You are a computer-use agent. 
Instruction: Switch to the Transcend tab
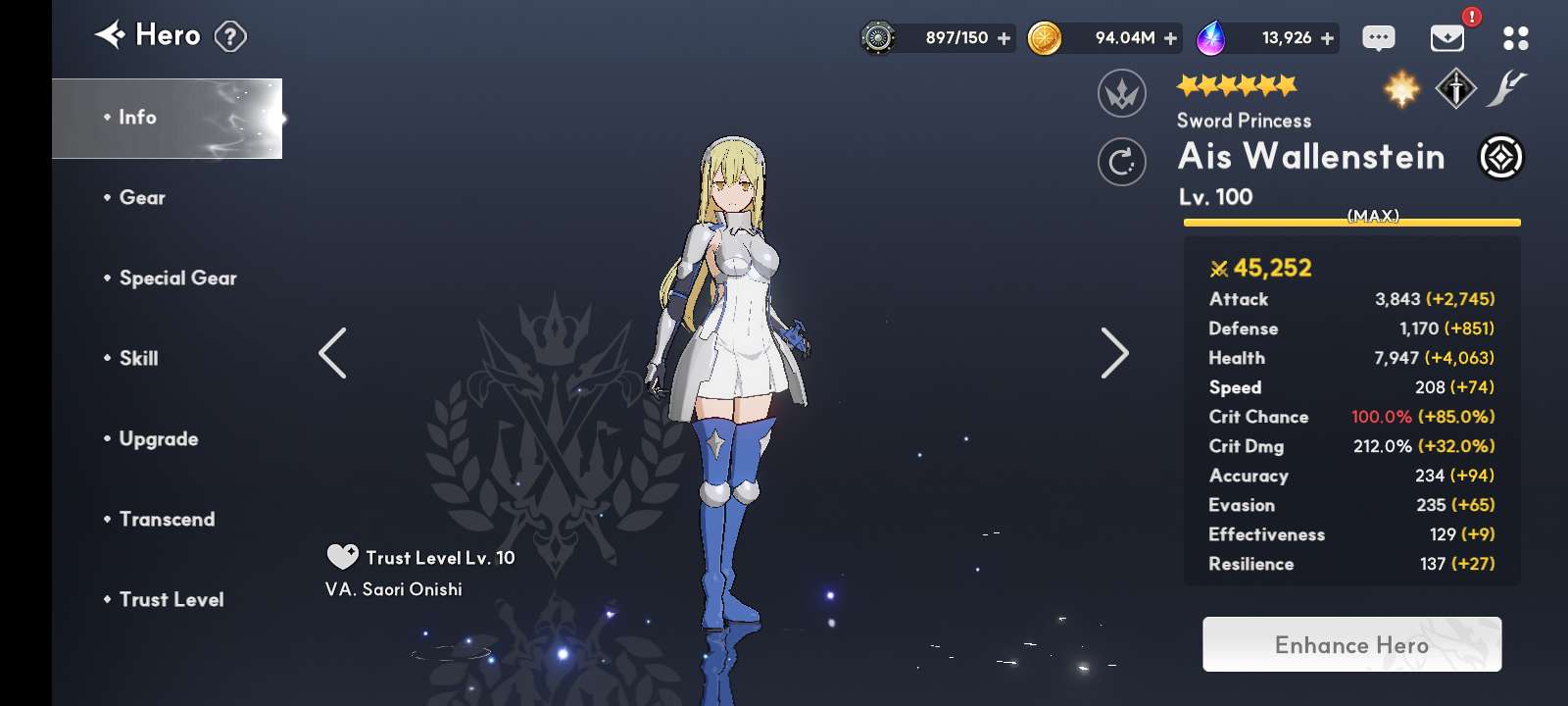[167, 520]
